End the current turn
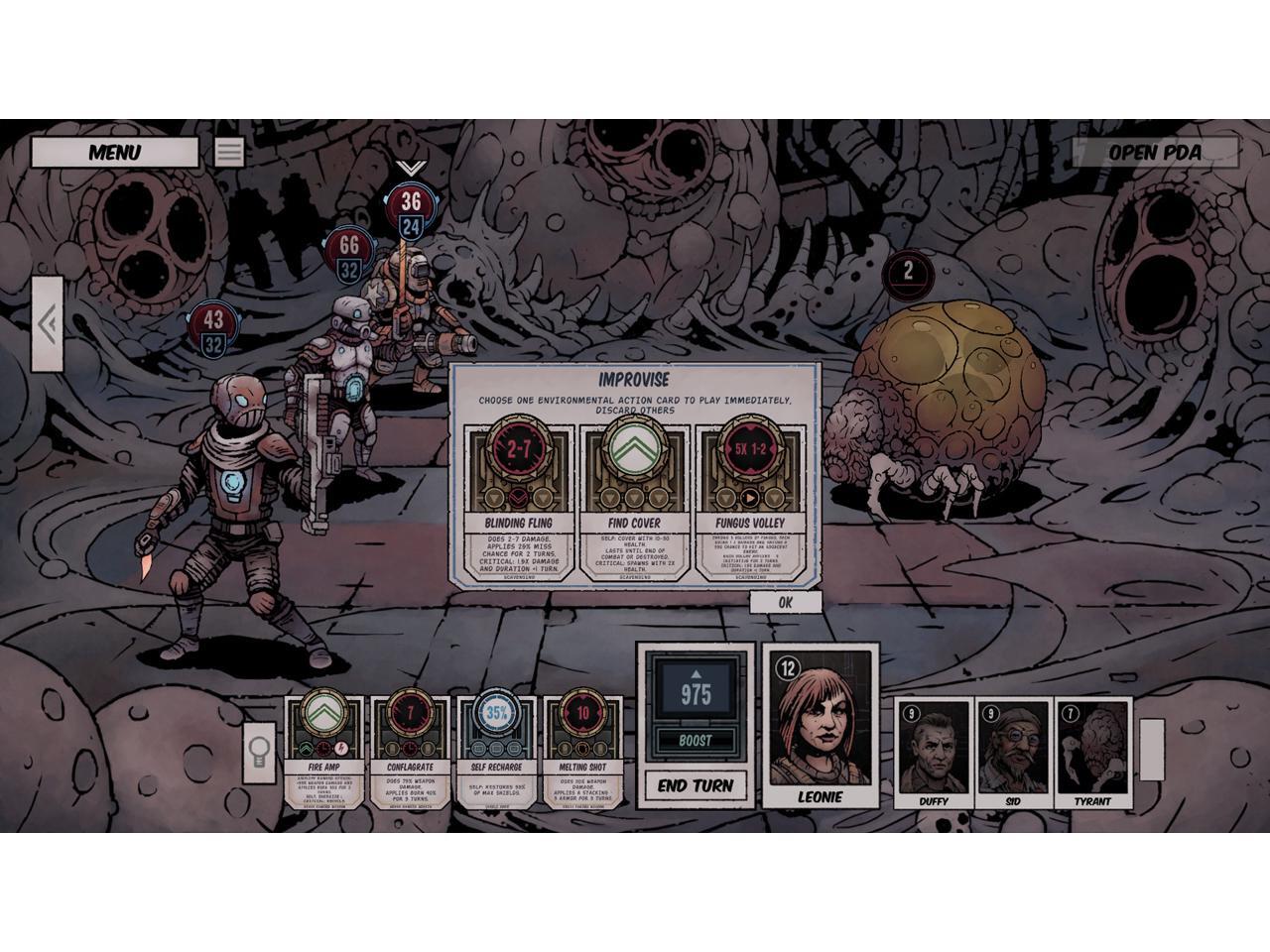 [x=696, y=785]
